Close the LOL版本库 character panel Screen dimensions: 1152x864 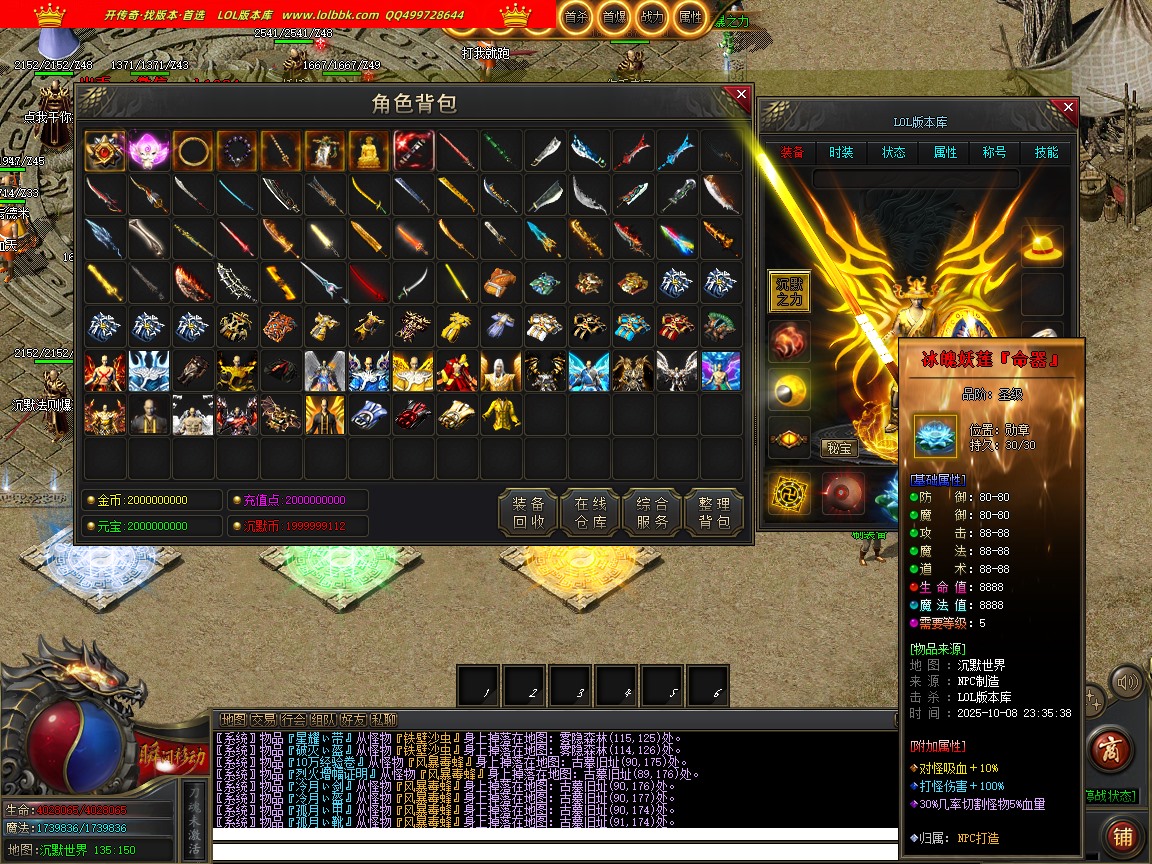1068,107
